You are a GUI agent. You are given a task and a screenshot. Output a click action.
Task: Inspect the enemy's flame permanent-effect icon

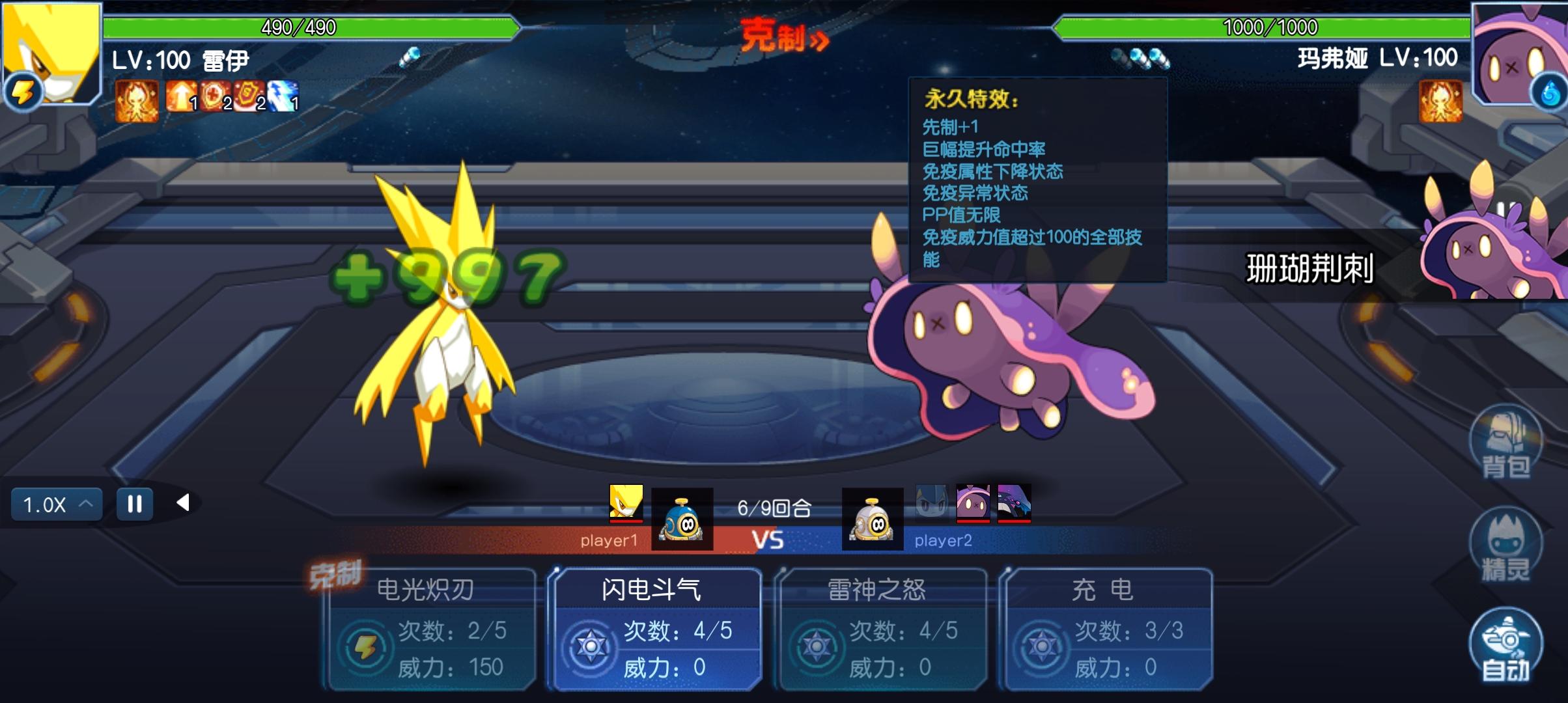tap(1440, 101)
